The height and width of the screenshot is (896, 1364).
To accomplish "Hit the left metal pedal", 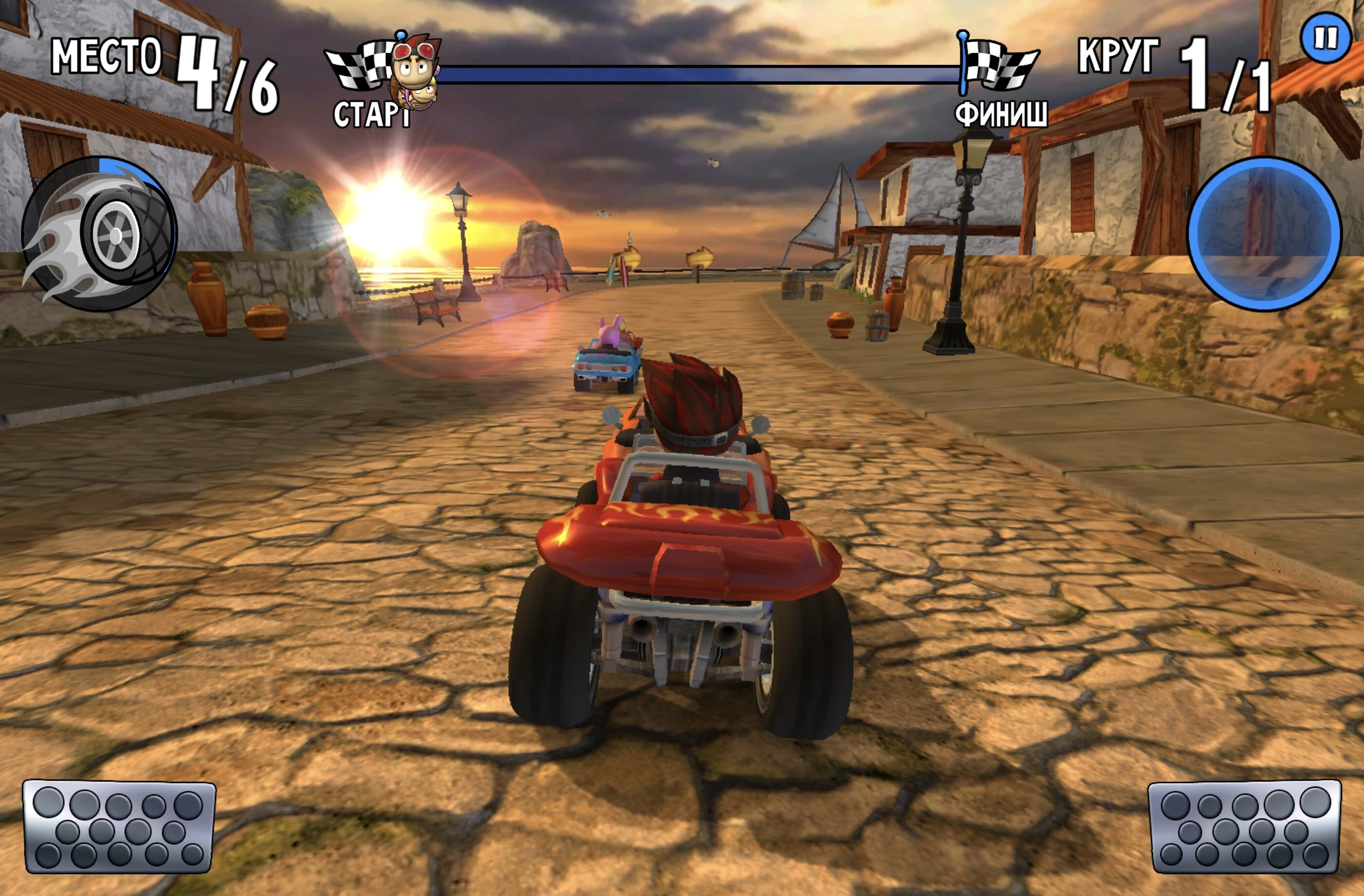I will click(x=119, y=827).
